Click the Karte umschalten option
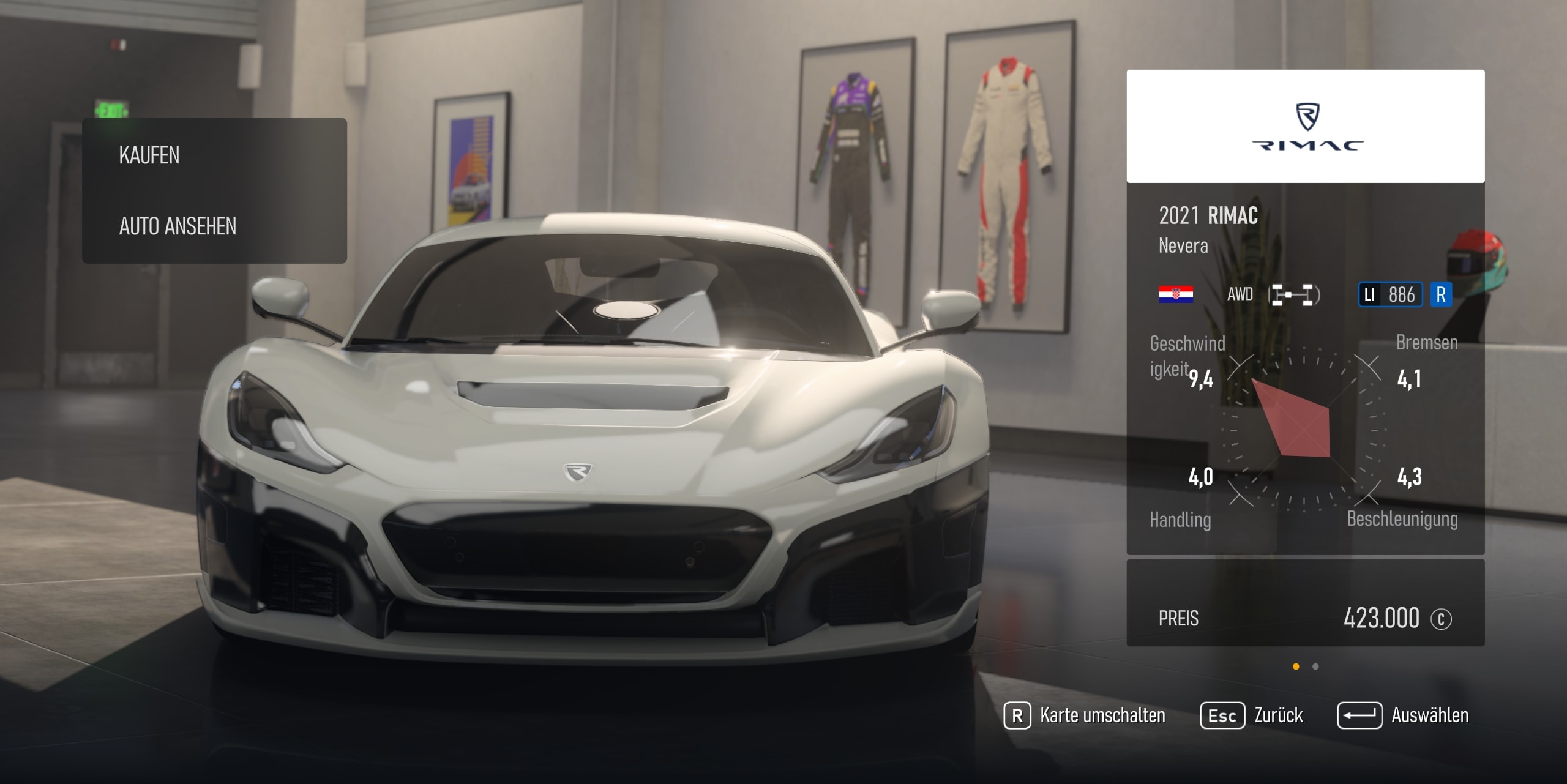 (x=1085, y=715)
